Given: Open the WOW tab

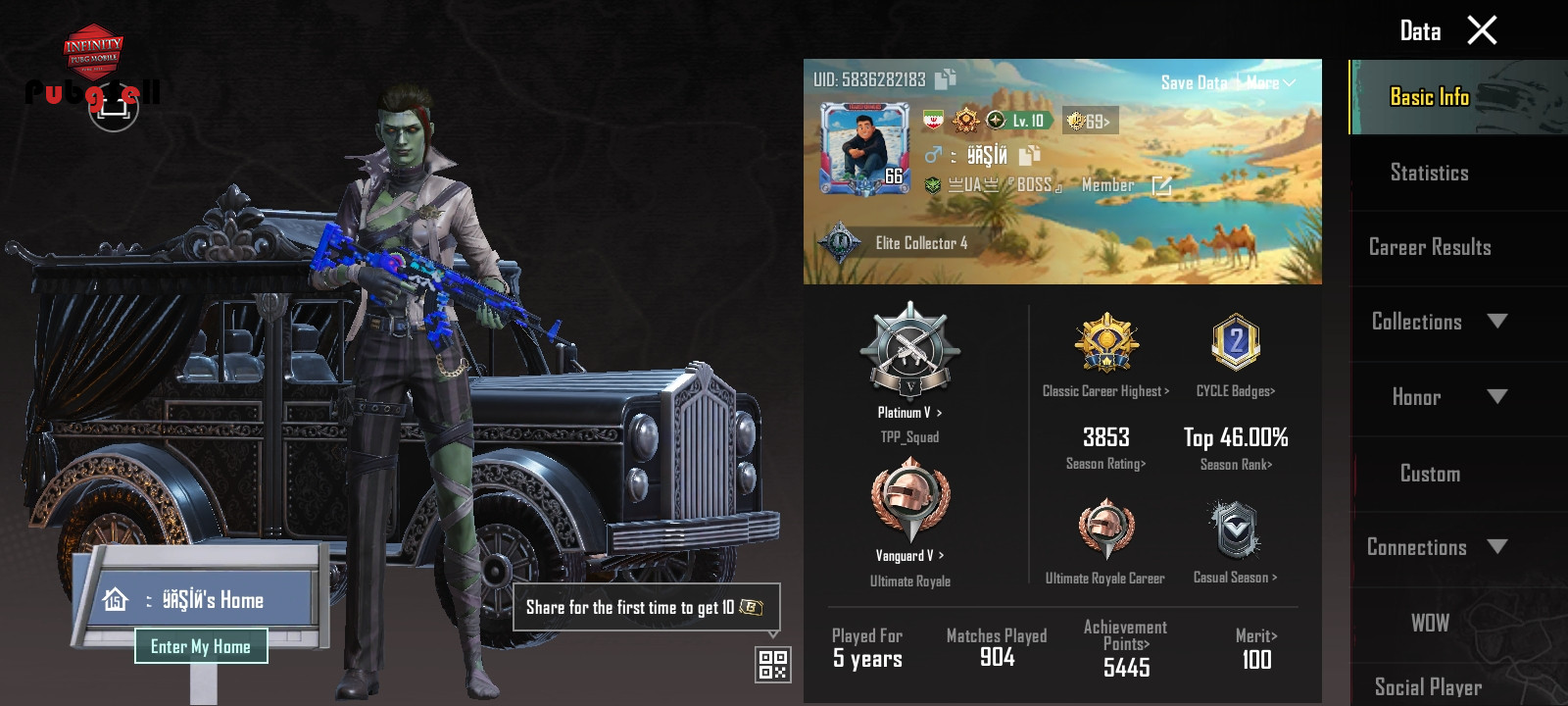Looking at the screenshot, I should pyautogui.click(x=1429, y=624).
